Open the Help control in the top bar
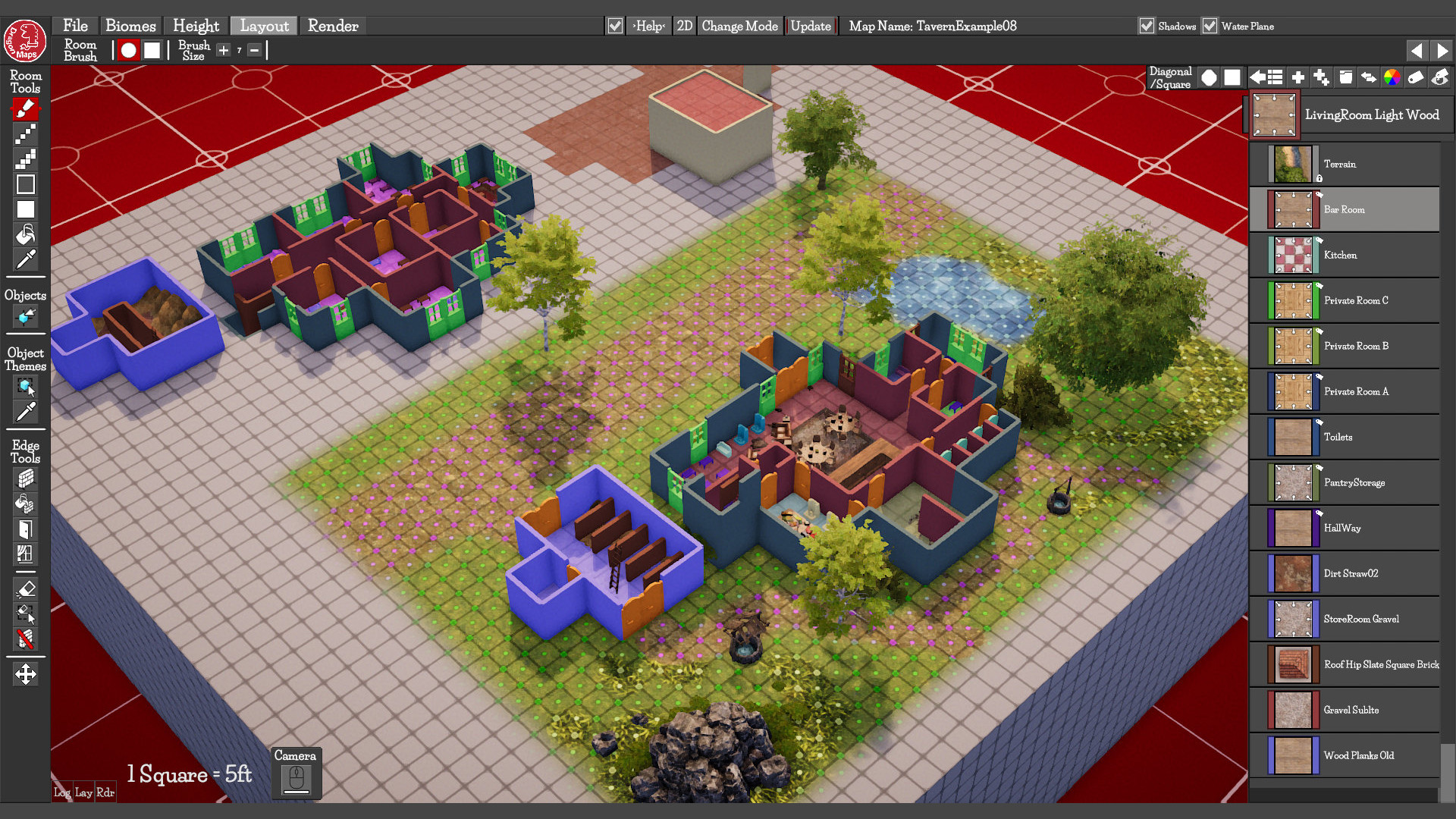The image size is (1456, 819). (x=648, y=25)
